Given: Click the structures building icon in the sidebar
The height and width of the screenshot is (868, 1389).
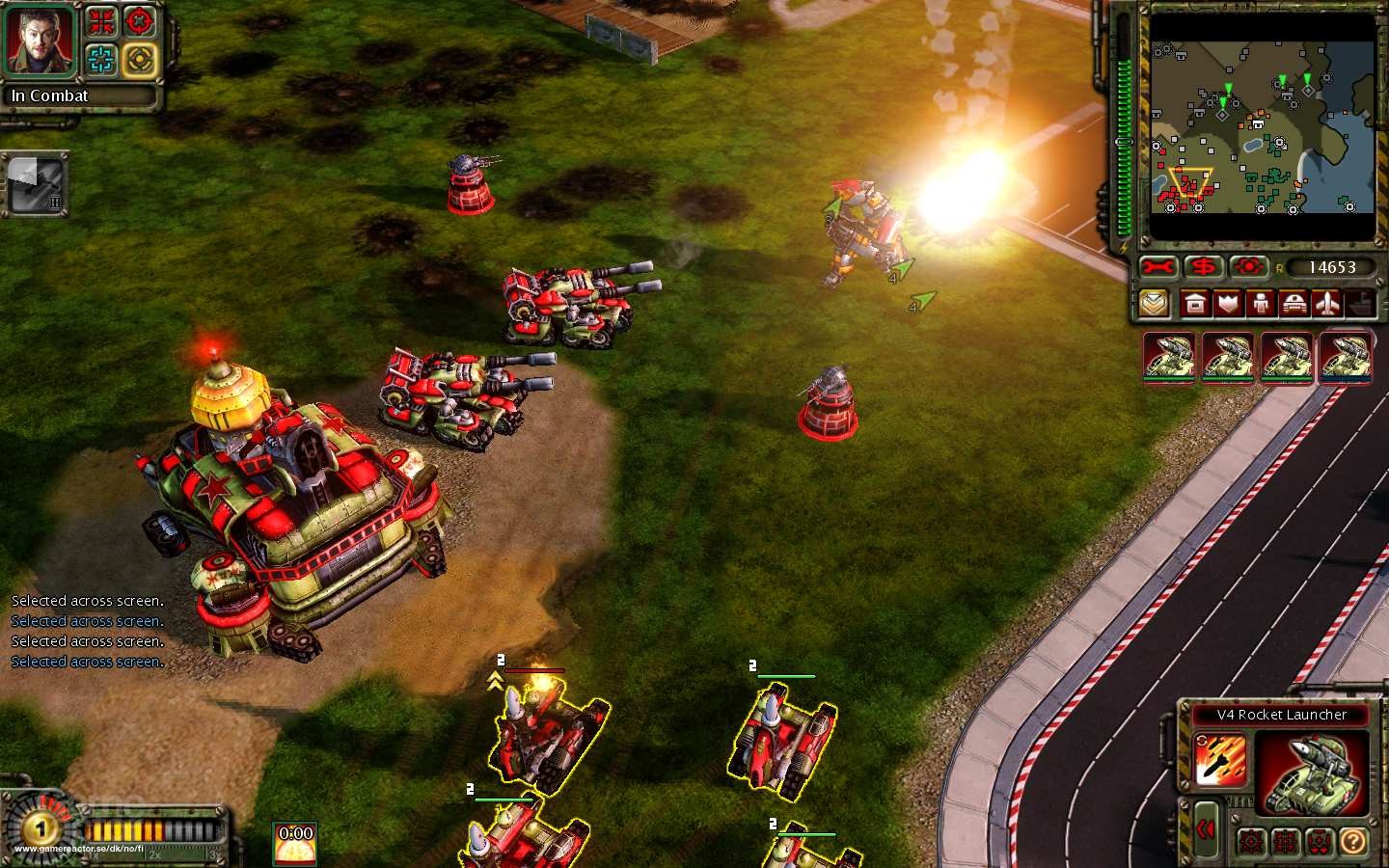Looking at the screenshot, I should tap(1194, 303).
